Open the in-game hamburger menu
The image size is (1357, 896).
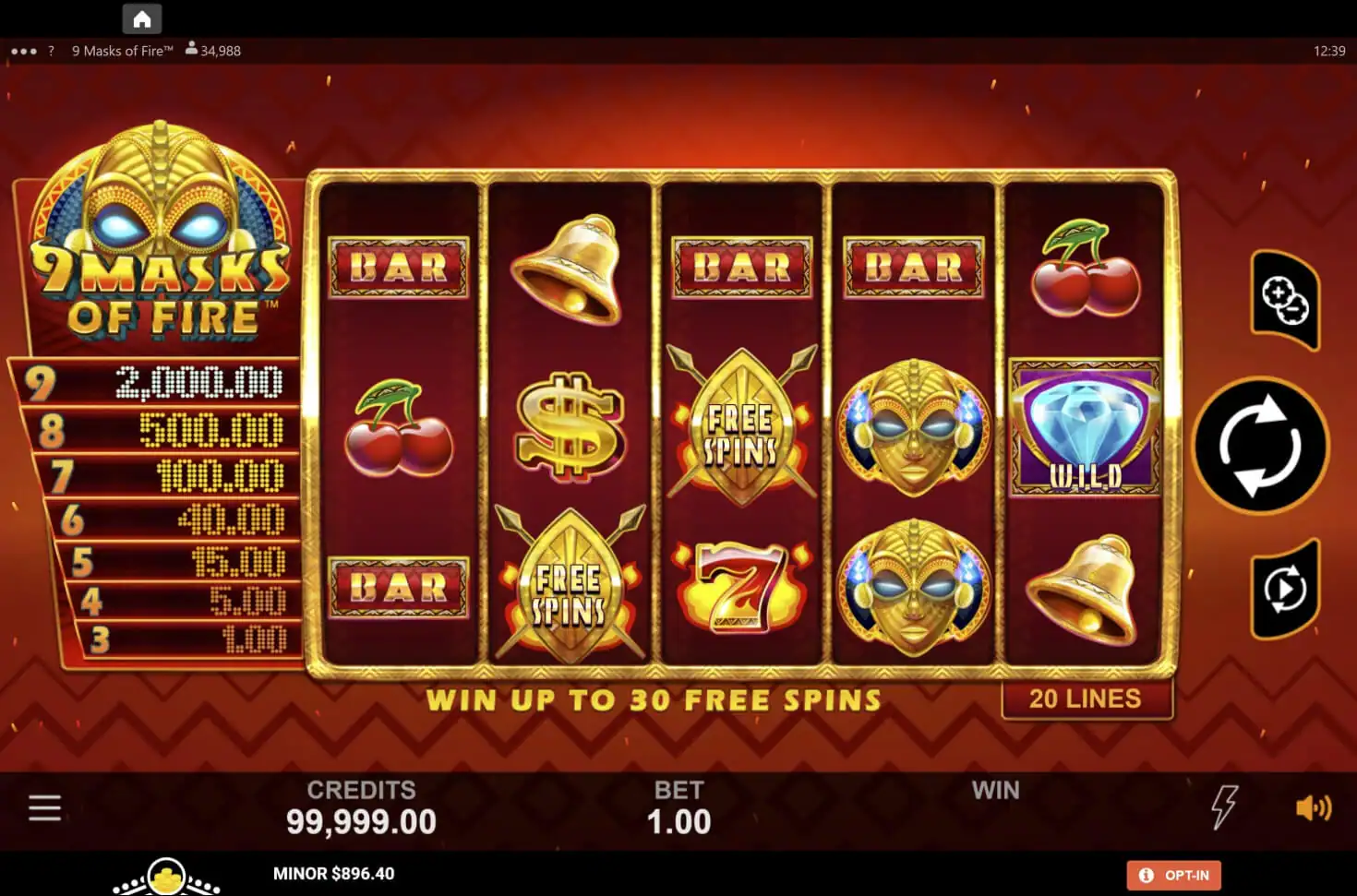(44, 806)
